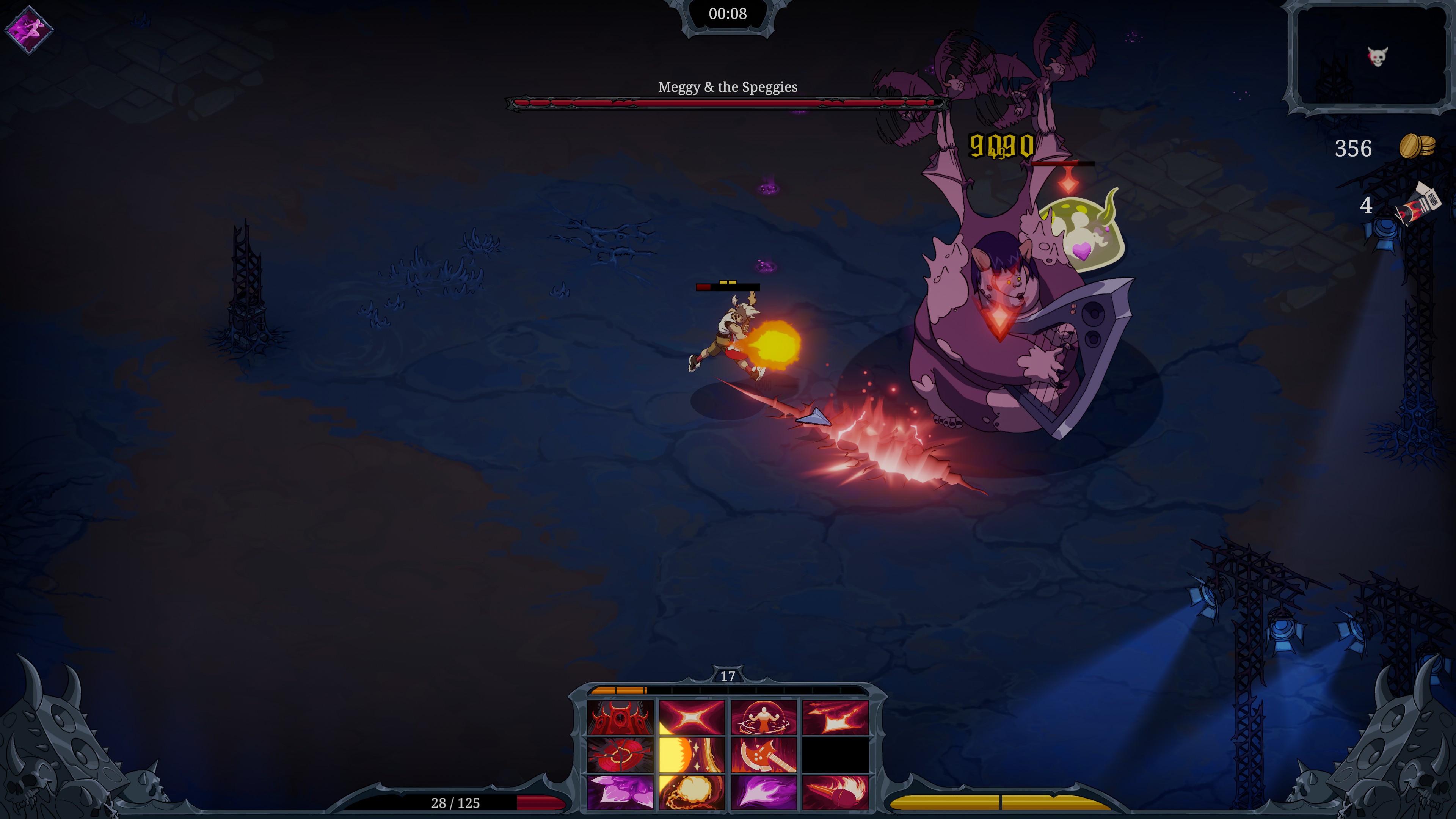Select the horned speaker stack ability

[x=620, y=718]
